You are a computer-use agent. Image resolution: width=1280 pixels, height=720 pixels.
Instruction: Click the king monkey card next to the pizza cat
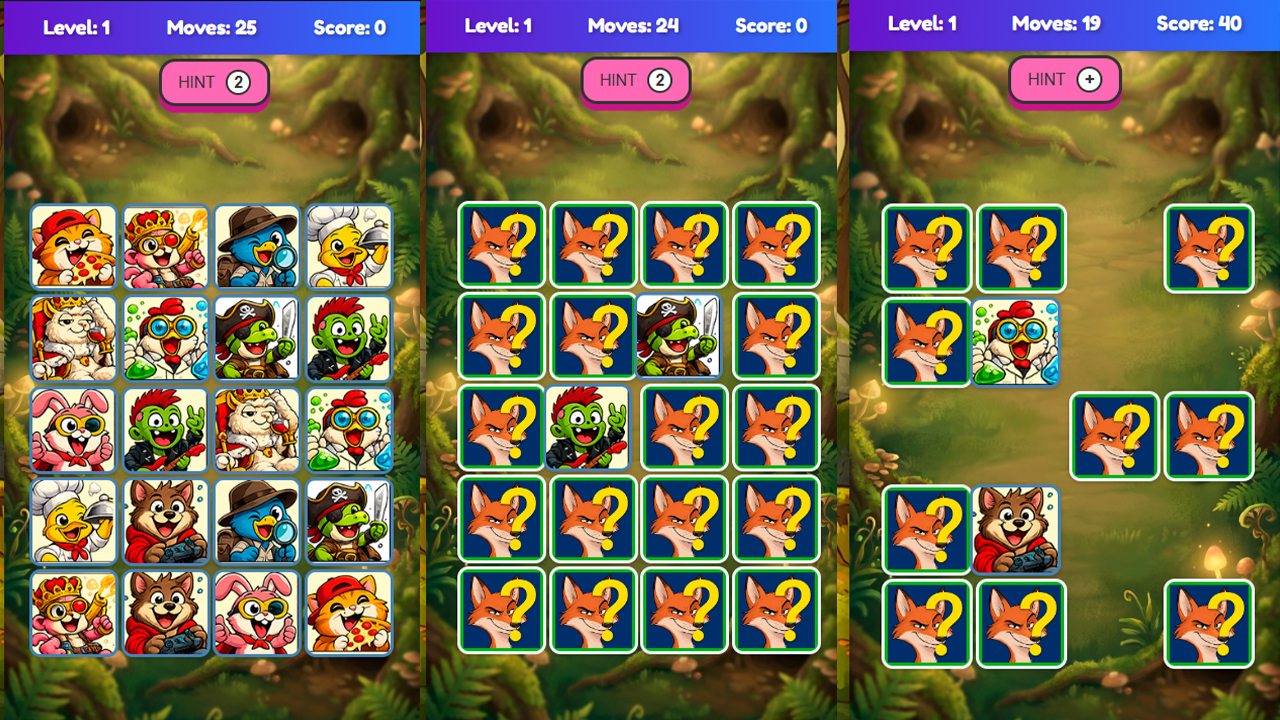(166, 246)
